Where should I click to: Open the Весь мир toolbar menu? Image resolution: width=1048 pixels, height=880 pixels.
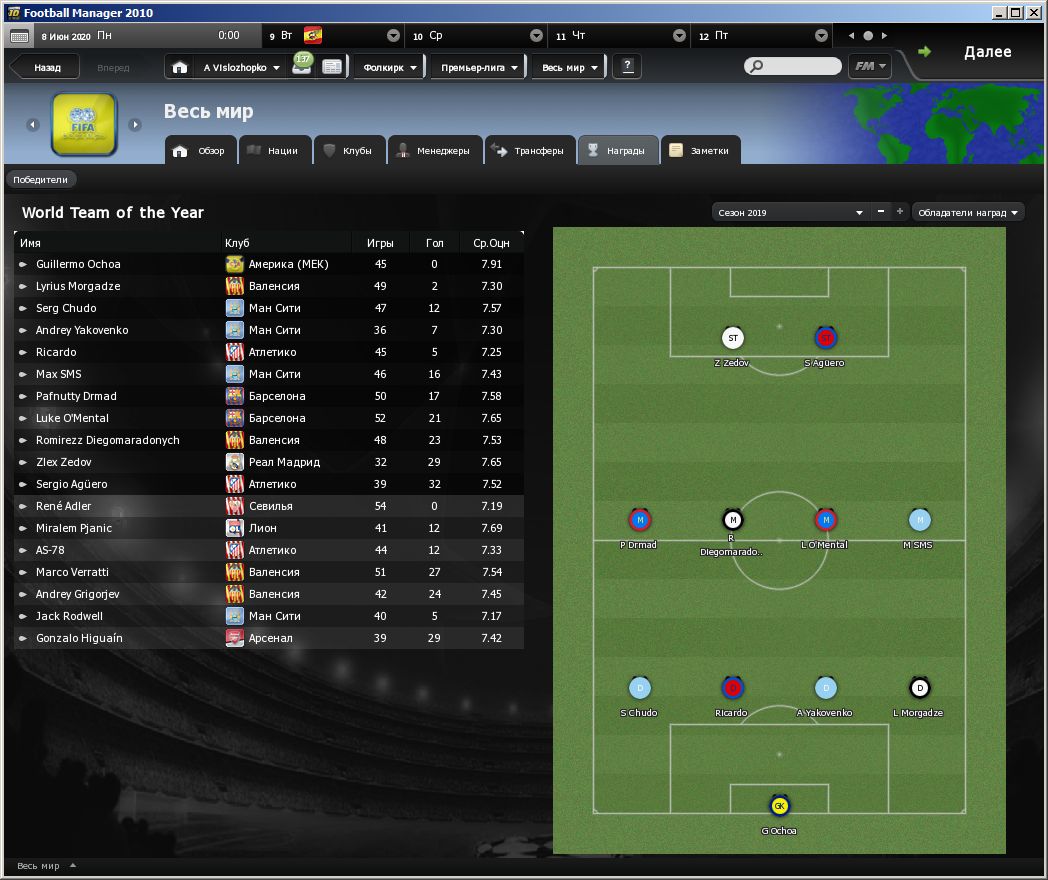tap(569, 68)
